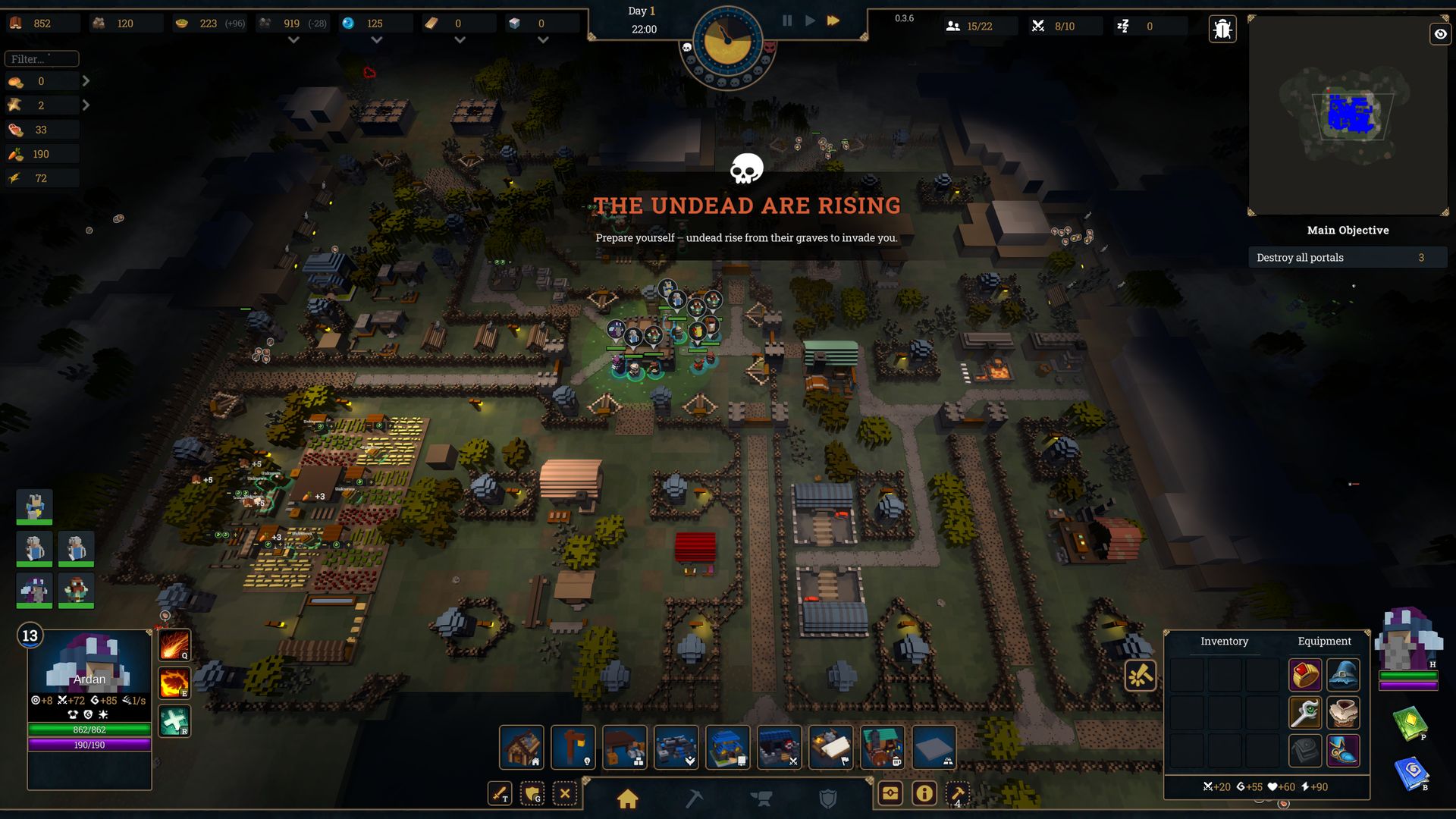The image size is (1456, 819).
Task: Pick the tavern building with beer mug
Action: (x=883, y=747)
